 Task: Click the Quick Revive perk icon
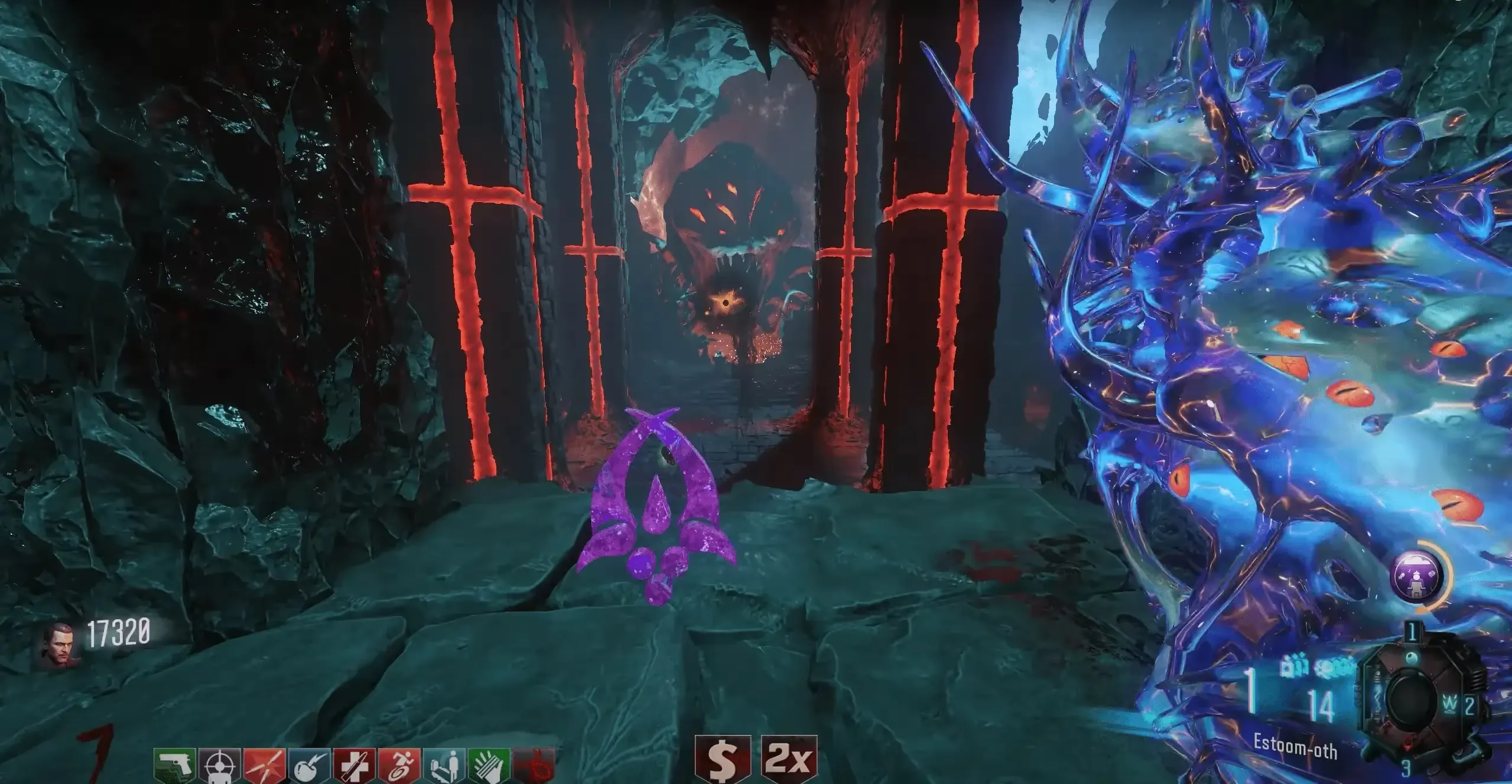coord(444,766)
